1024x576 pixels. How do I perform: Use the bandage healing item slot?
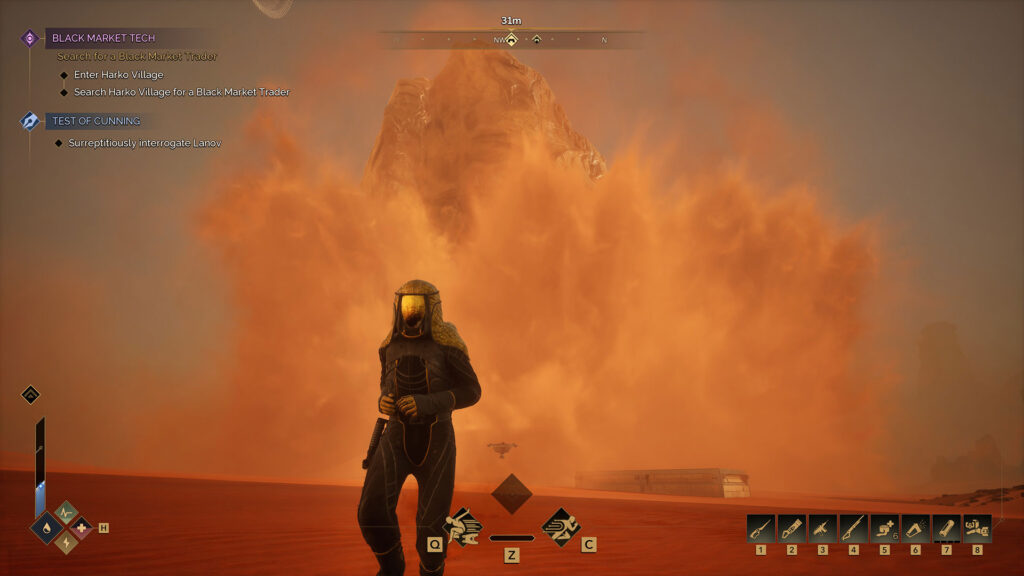click(884, 528)
